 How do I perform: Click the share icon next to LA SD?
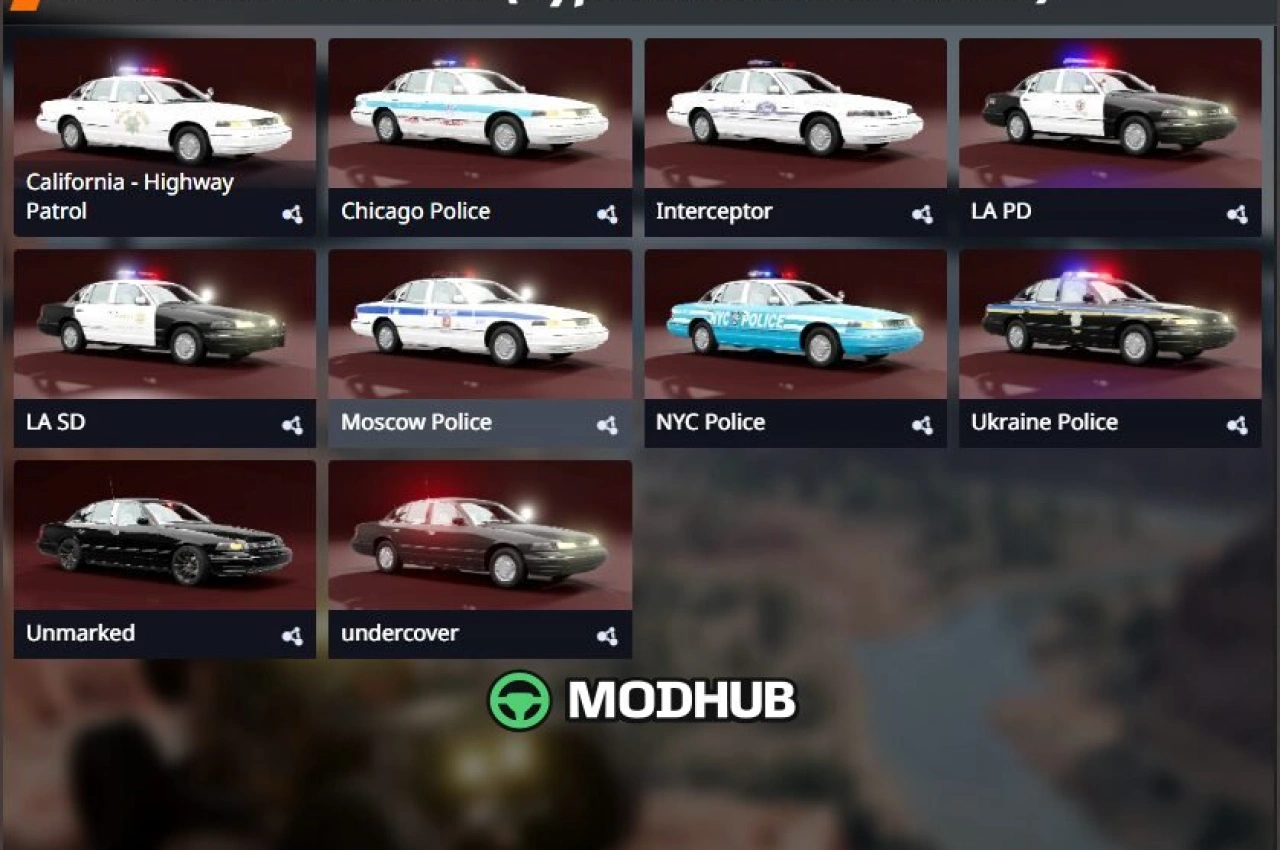point(293,425)
